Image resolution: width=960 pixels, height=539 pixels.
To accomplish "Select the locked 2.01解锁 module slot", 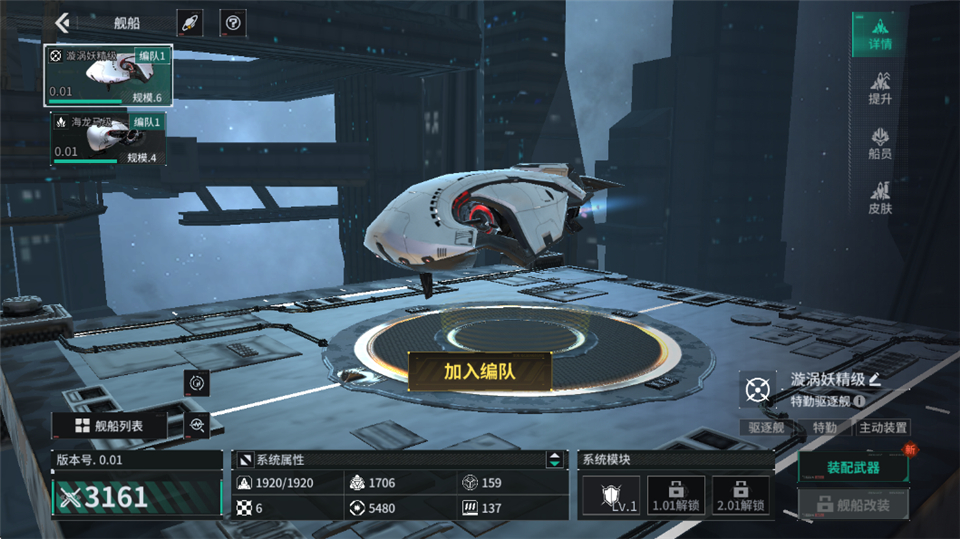I will coord(739,495).
